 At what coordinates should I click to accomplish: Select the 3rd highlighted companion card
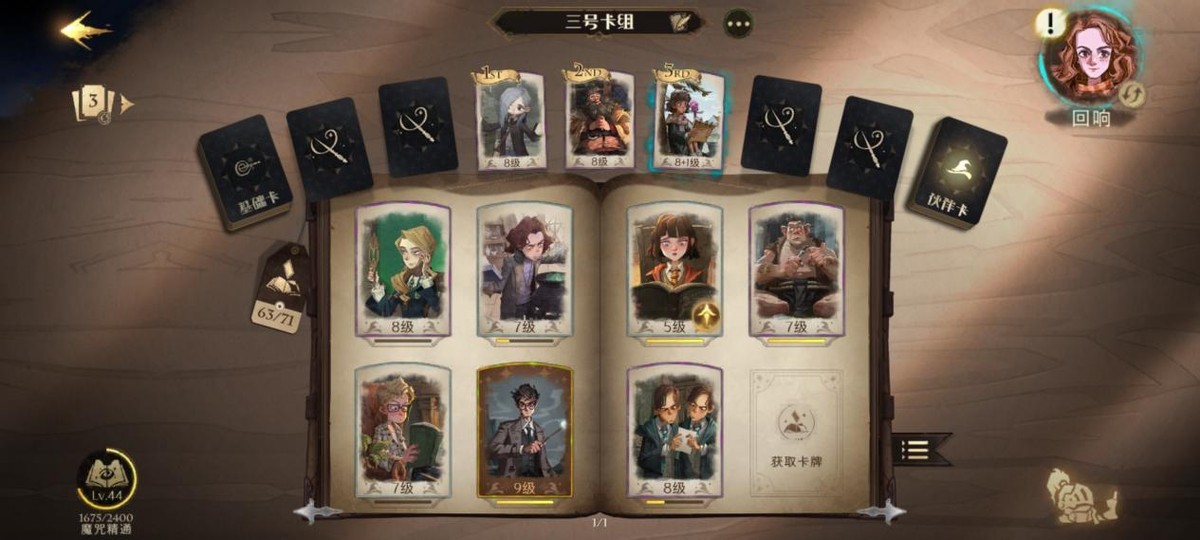pos(688,120)
